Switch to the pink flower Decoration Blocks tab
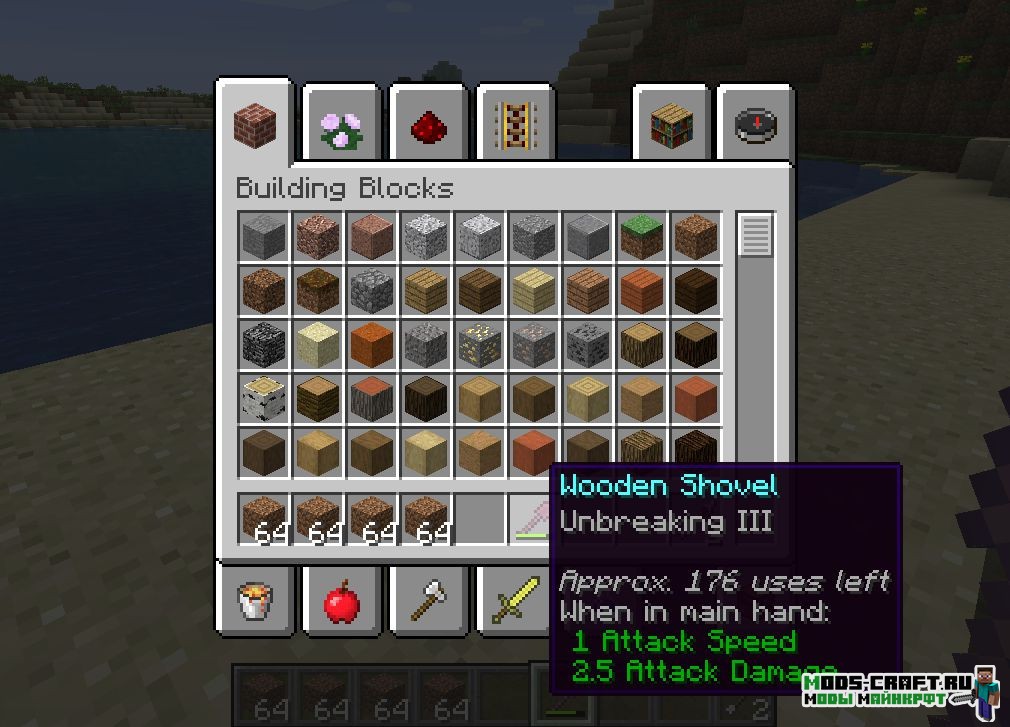Viewport: 1010px width, 727px height. click(x=342, y=126)
